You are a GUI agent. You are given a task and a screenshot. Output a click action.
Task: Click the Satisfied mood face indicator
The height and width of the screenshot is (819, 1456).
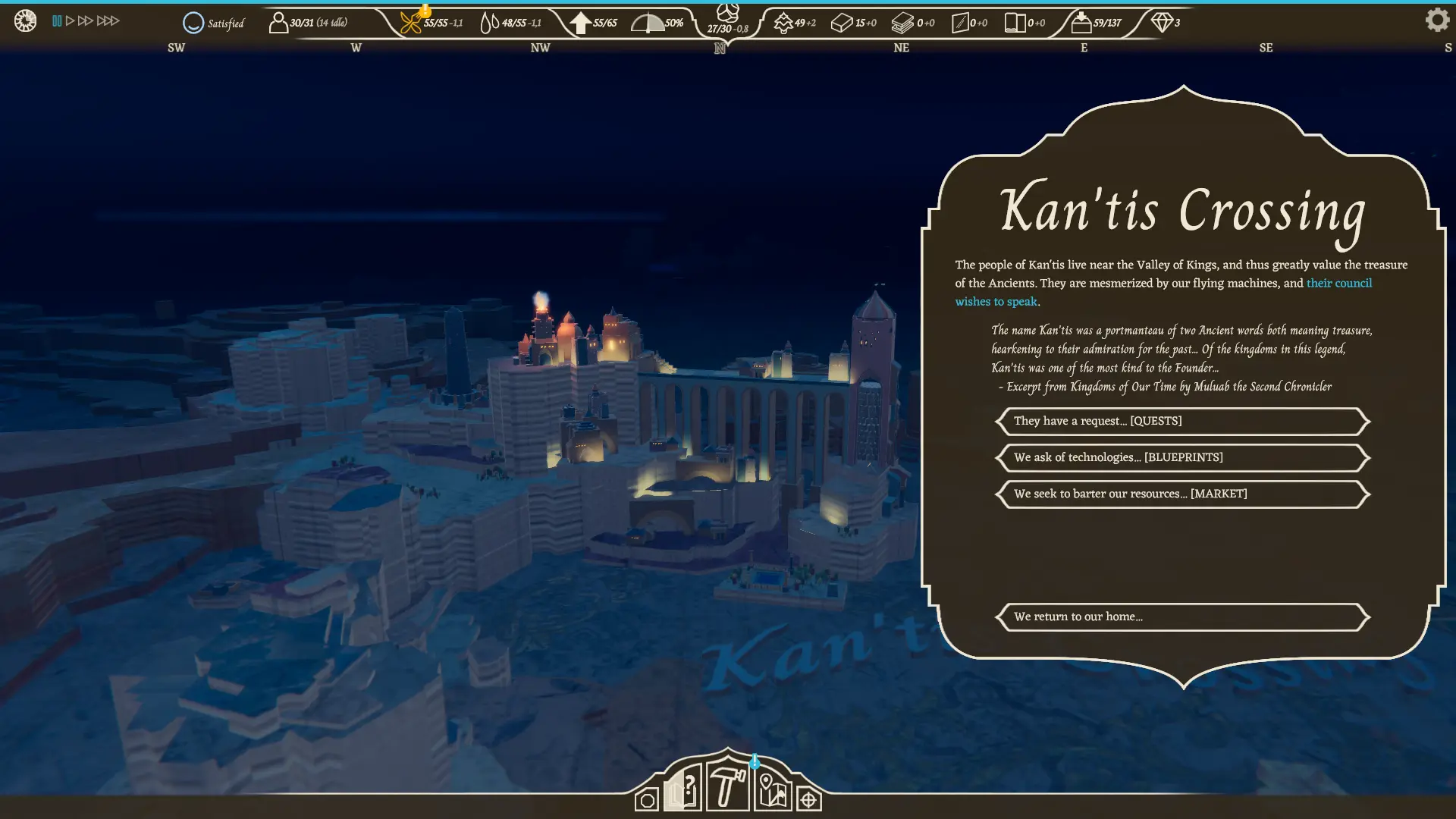(193, 23)
